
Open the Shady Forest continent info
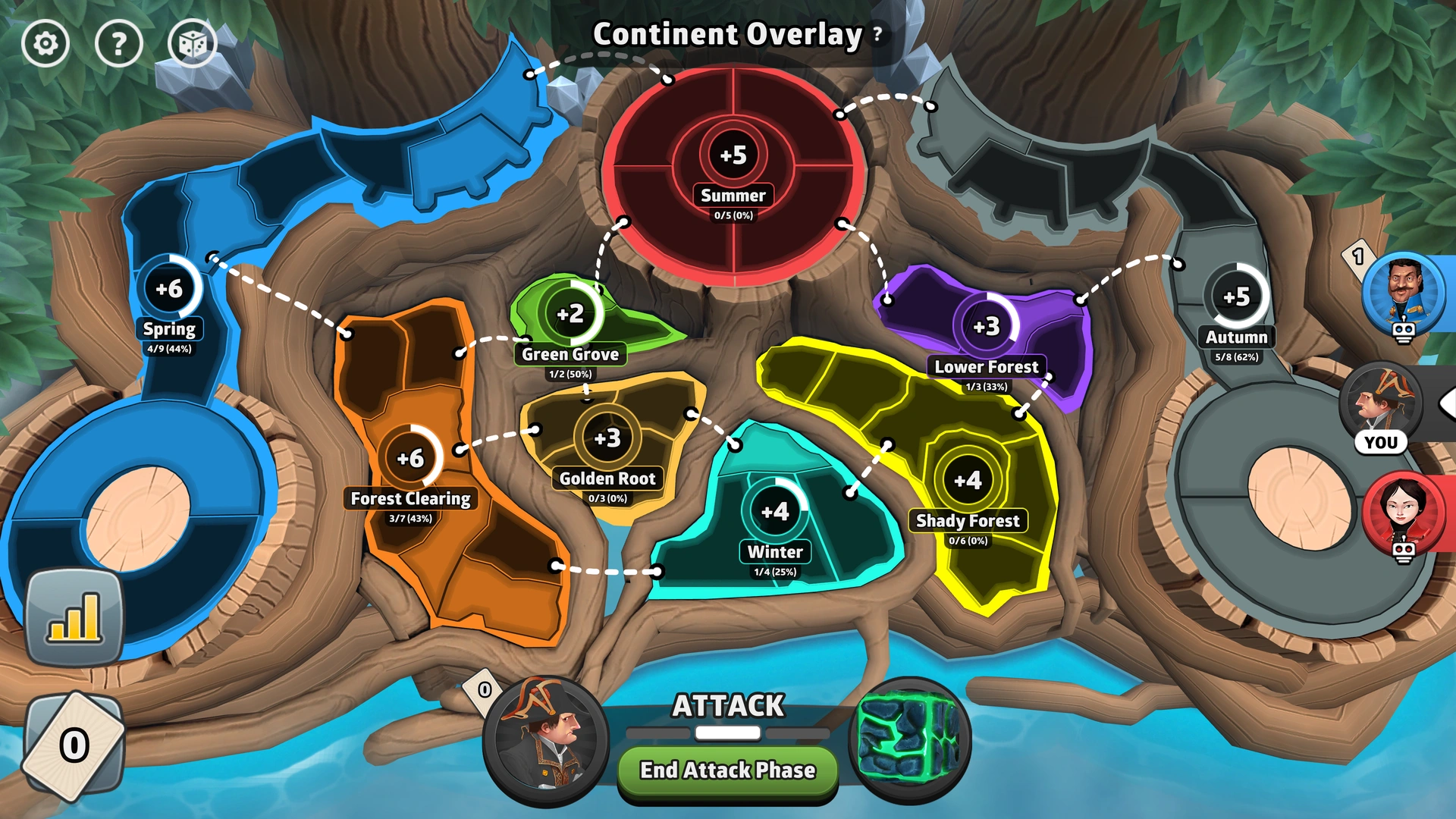coord(968,479)
